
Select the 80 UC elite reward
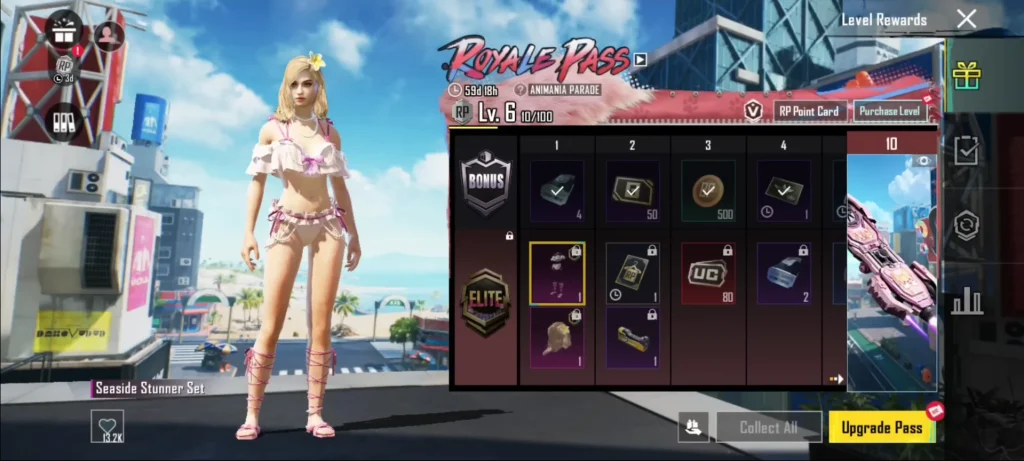point(708,272)
